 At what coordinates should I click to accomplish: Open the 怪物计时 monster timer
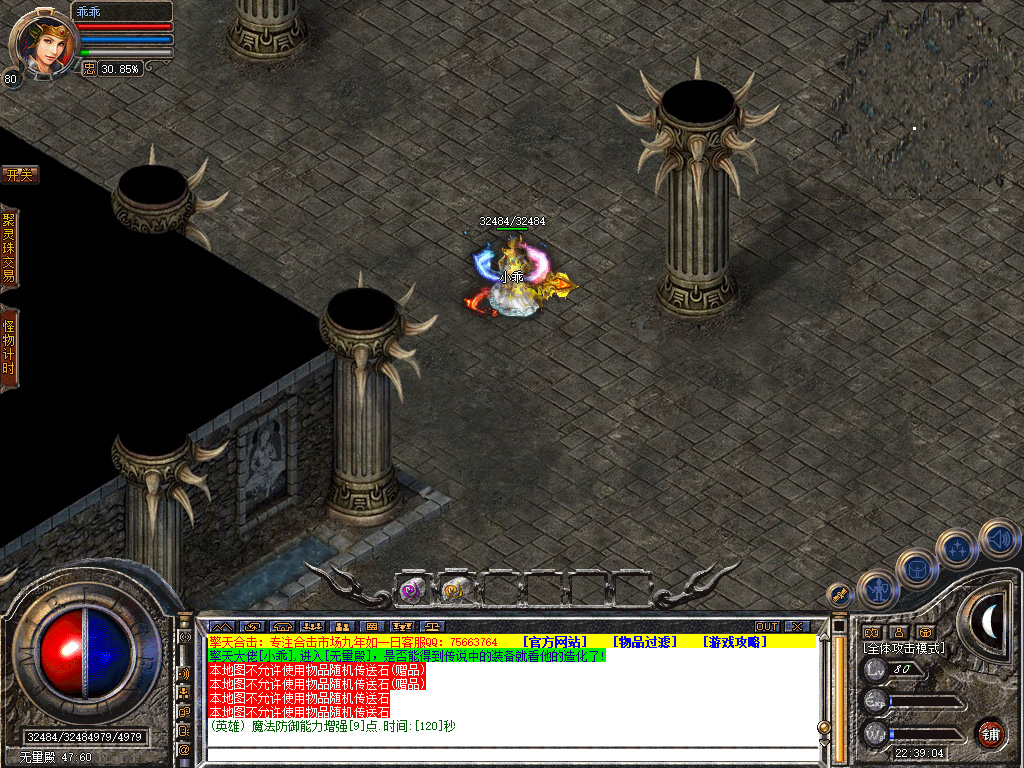click(x=9, y=347)
